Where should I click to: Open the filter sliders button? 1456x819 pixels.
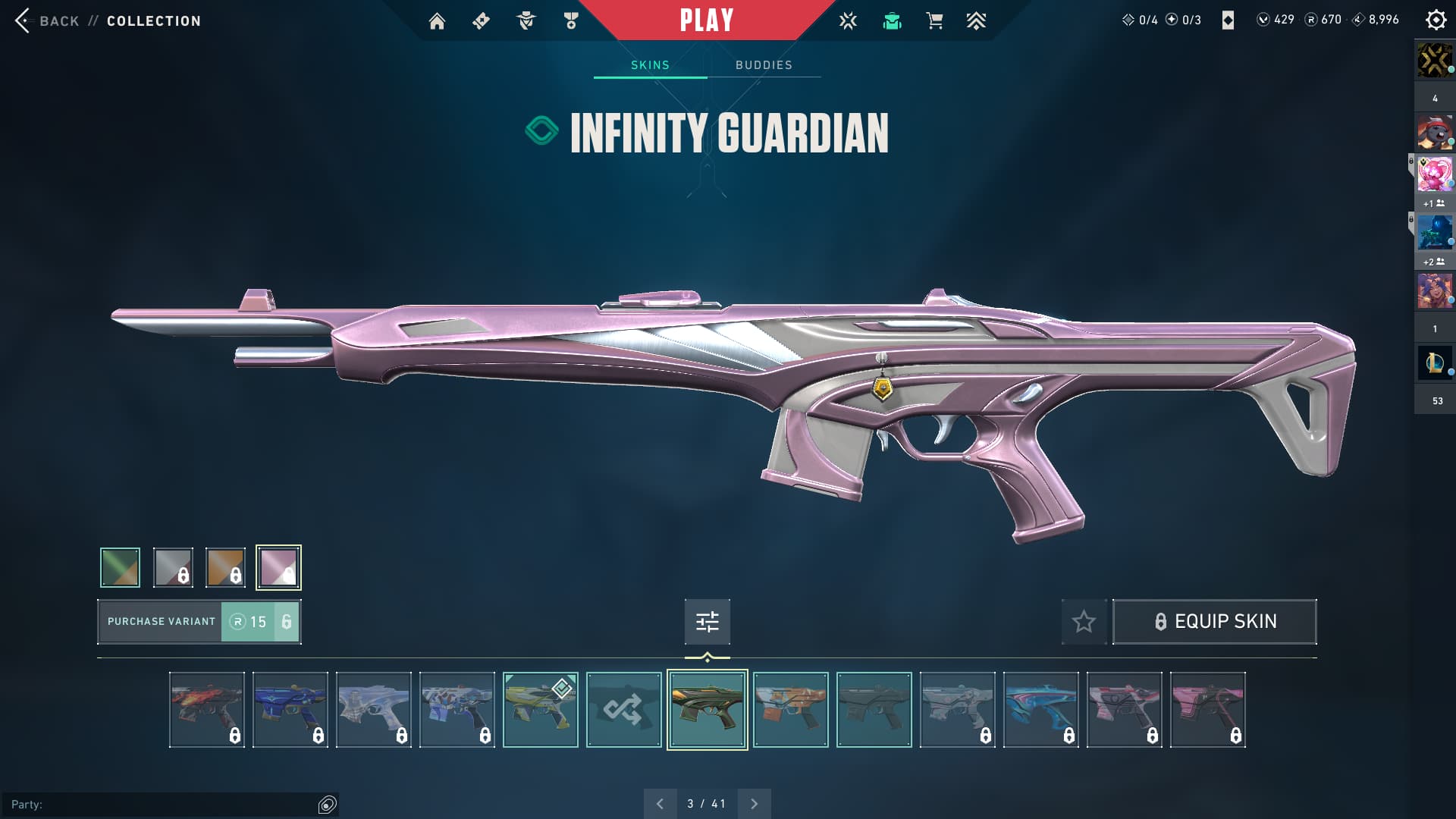(x=707, y=622)
